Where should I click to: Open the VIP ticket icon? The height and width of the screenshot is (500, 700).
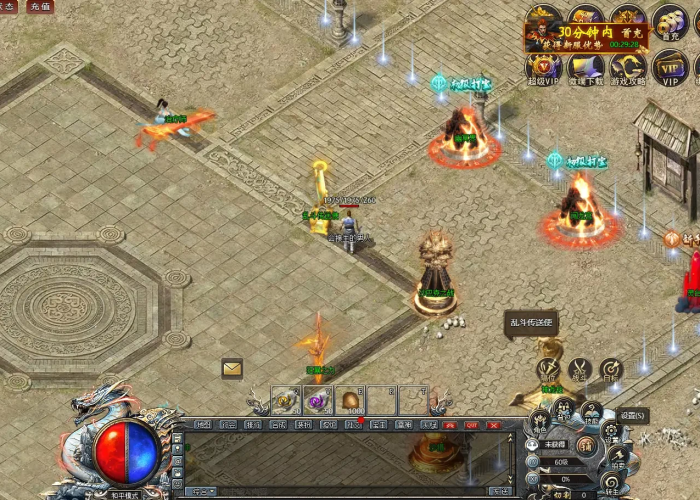point(669,69)
